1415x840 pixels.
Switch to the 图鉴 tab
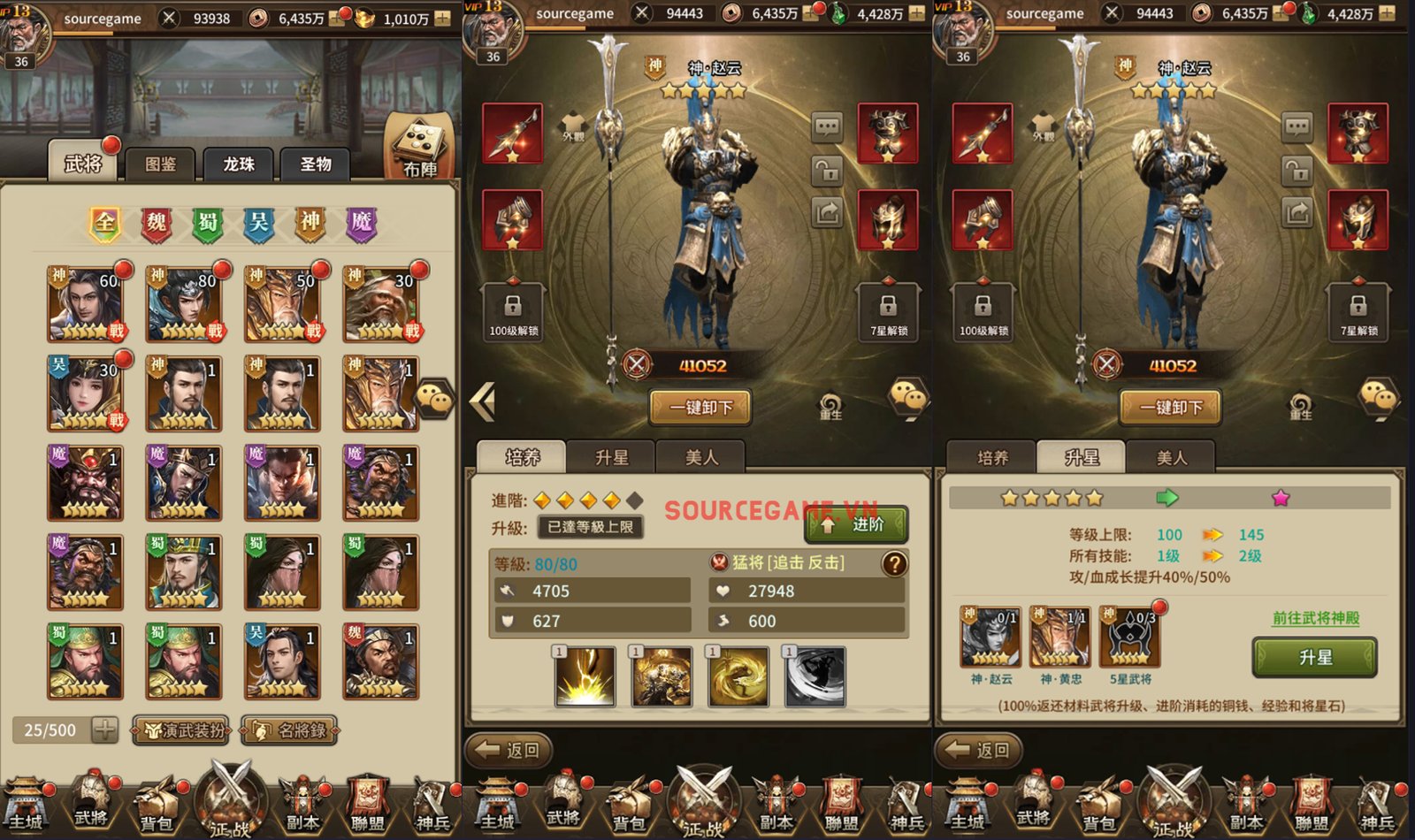pyautogui.click(x=161, y=164)
